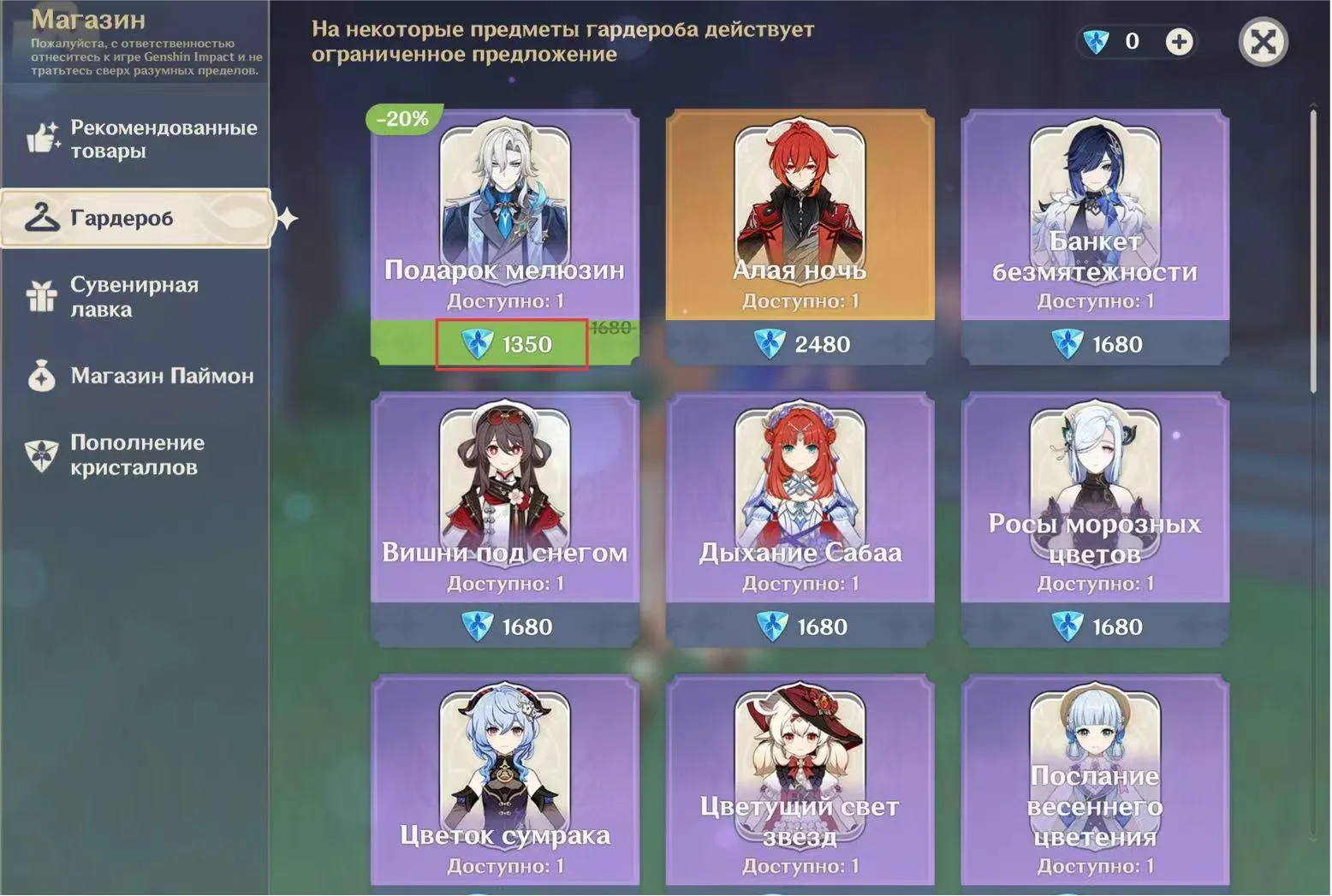Pick the Вишни под снегом outfit

(504, 496)
